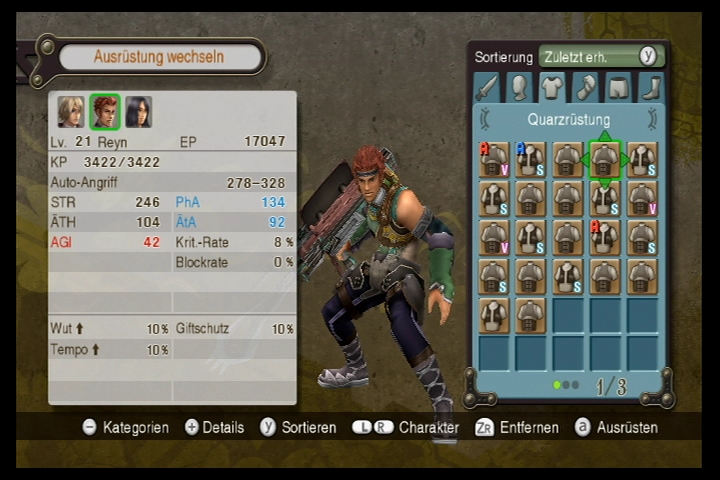The height and width of the screenshot is (480, 720).
Task: Open the arm armor tab
Action: point(585,88)
